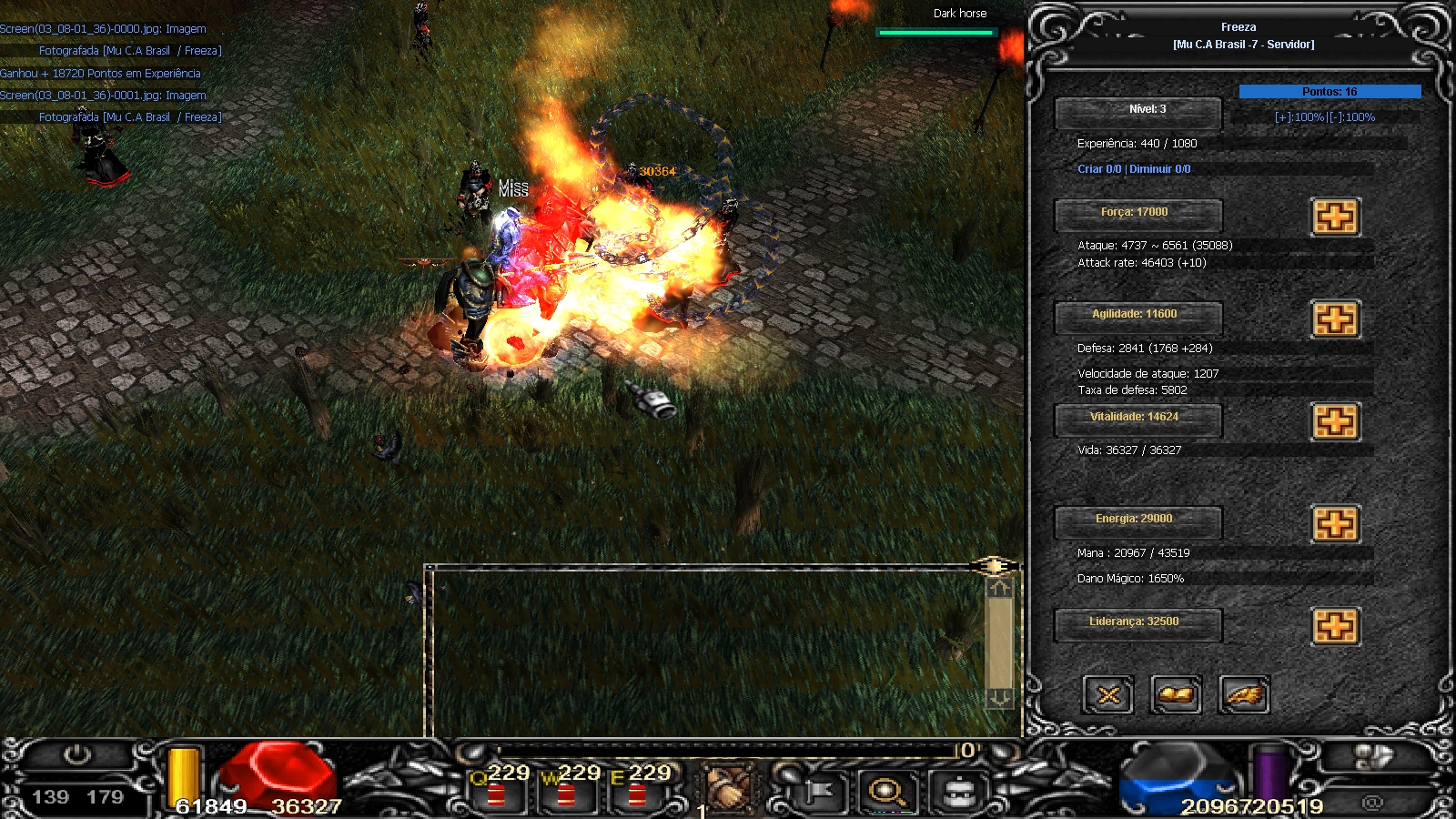
Task: Open the quest book button
Action: pos(1176,696)
